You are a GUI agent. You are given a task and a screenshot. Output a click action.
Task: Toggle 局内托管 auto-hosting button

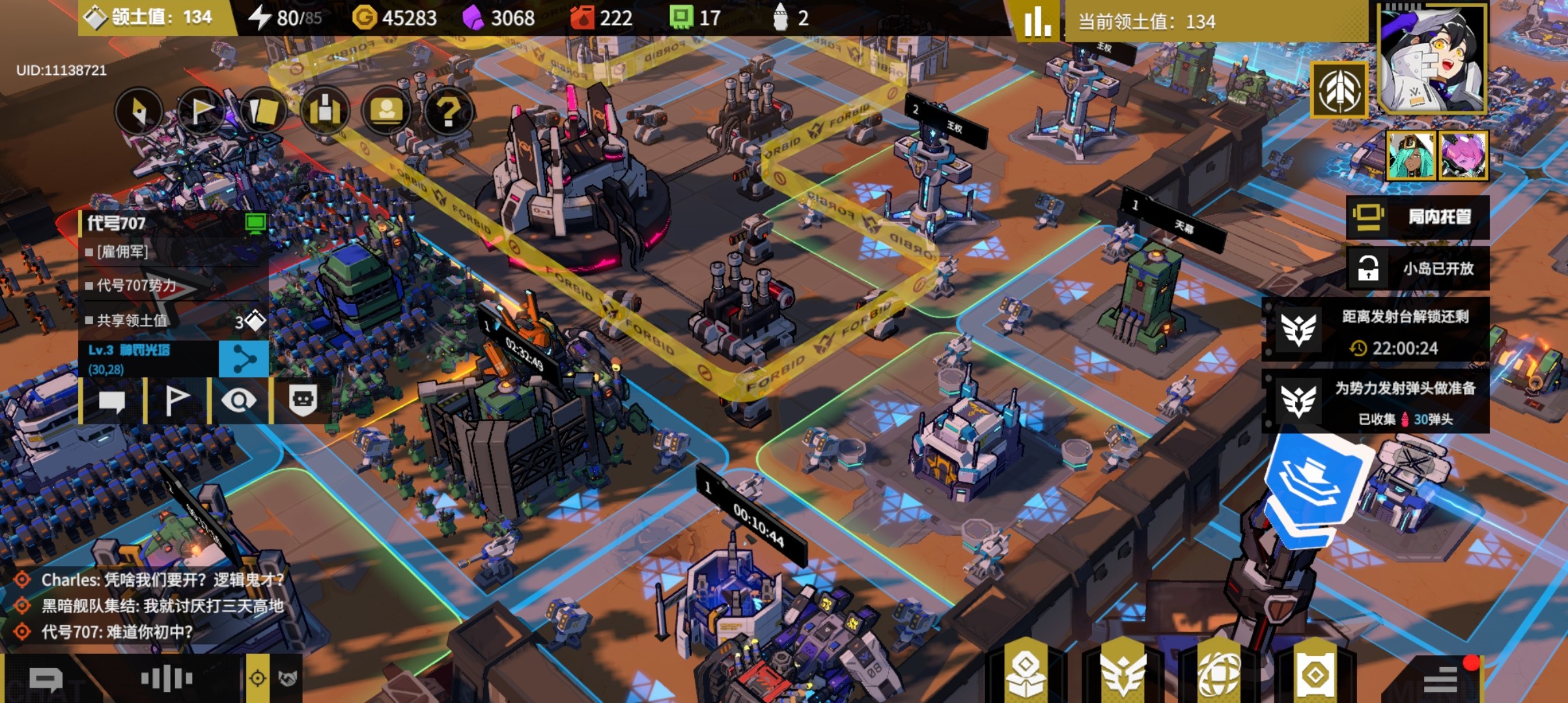point(1418,217)
